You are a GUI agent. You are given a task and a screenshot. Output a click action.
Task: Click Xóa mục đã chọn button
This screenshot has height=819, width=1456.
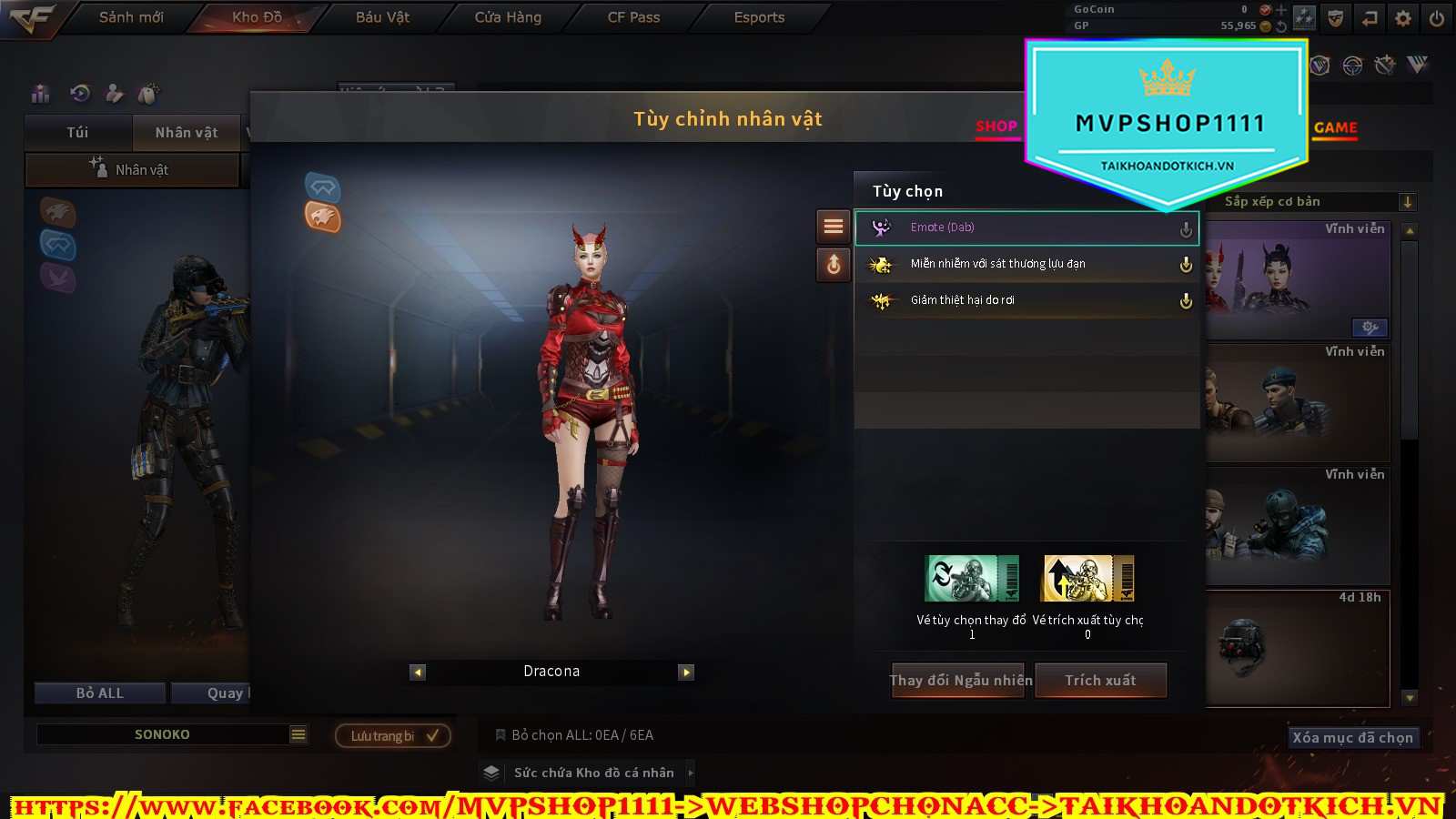[1352, 738]
